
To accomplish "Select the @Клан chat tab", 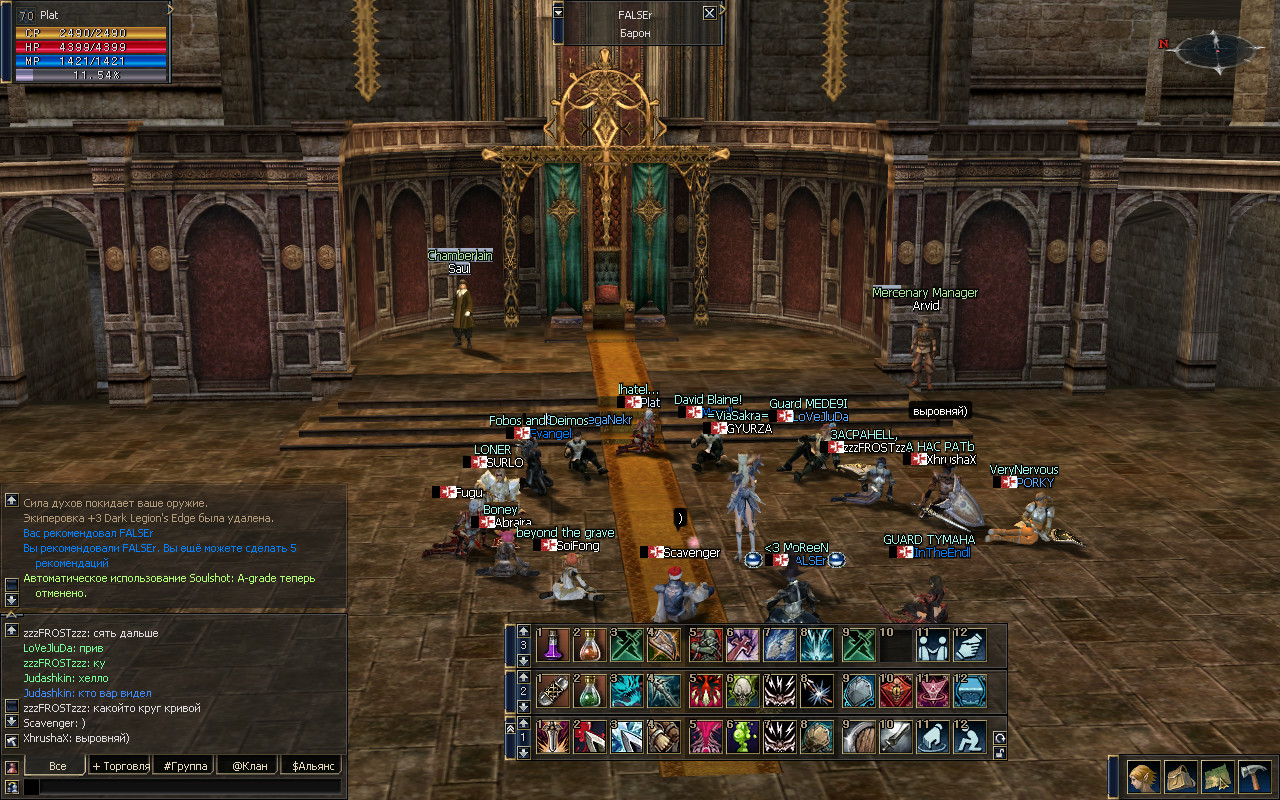I will pos(247,766).
